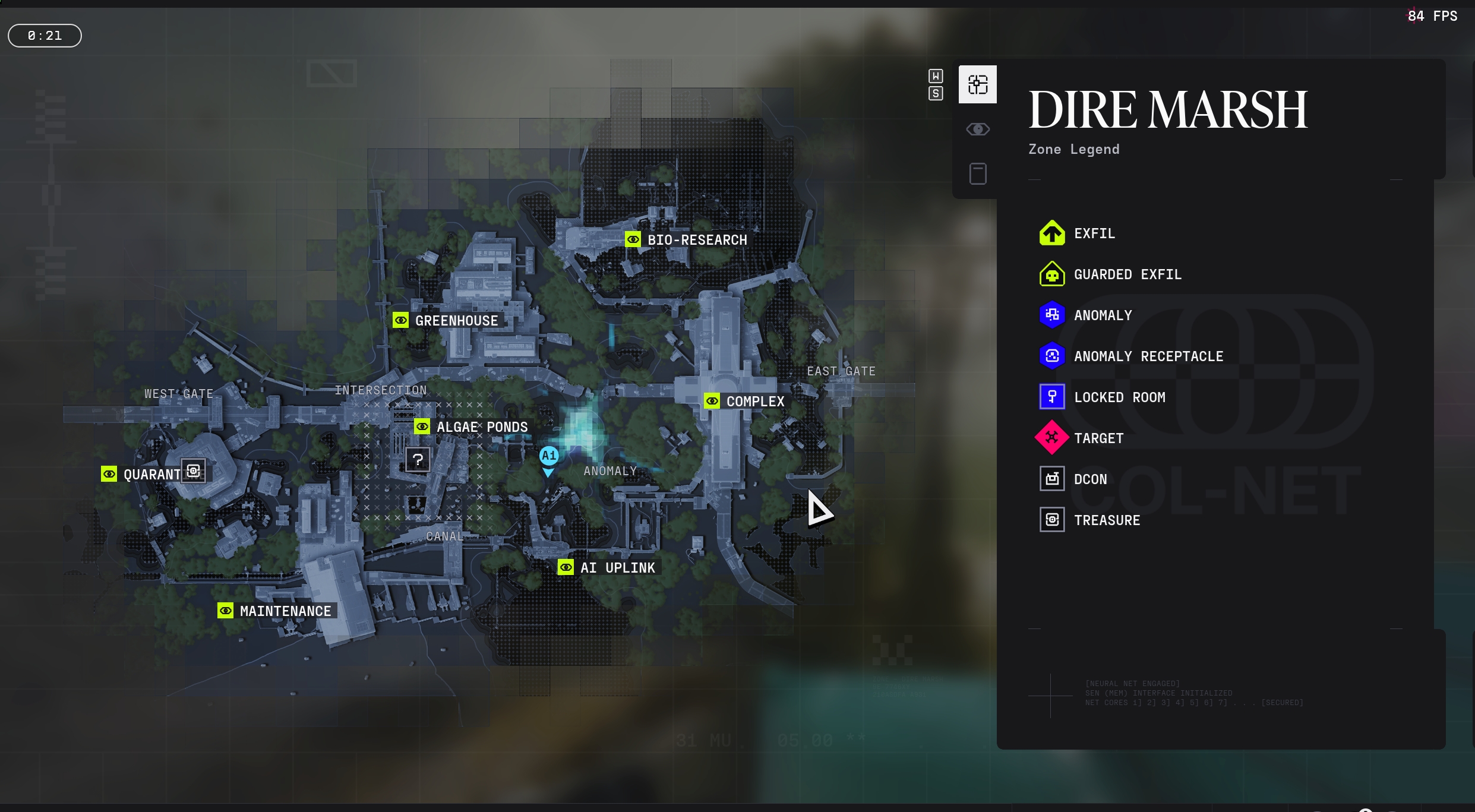Screen dimensions: 1475x812
Task: Select the Greenhouse location marker
Action: point(400,320)
